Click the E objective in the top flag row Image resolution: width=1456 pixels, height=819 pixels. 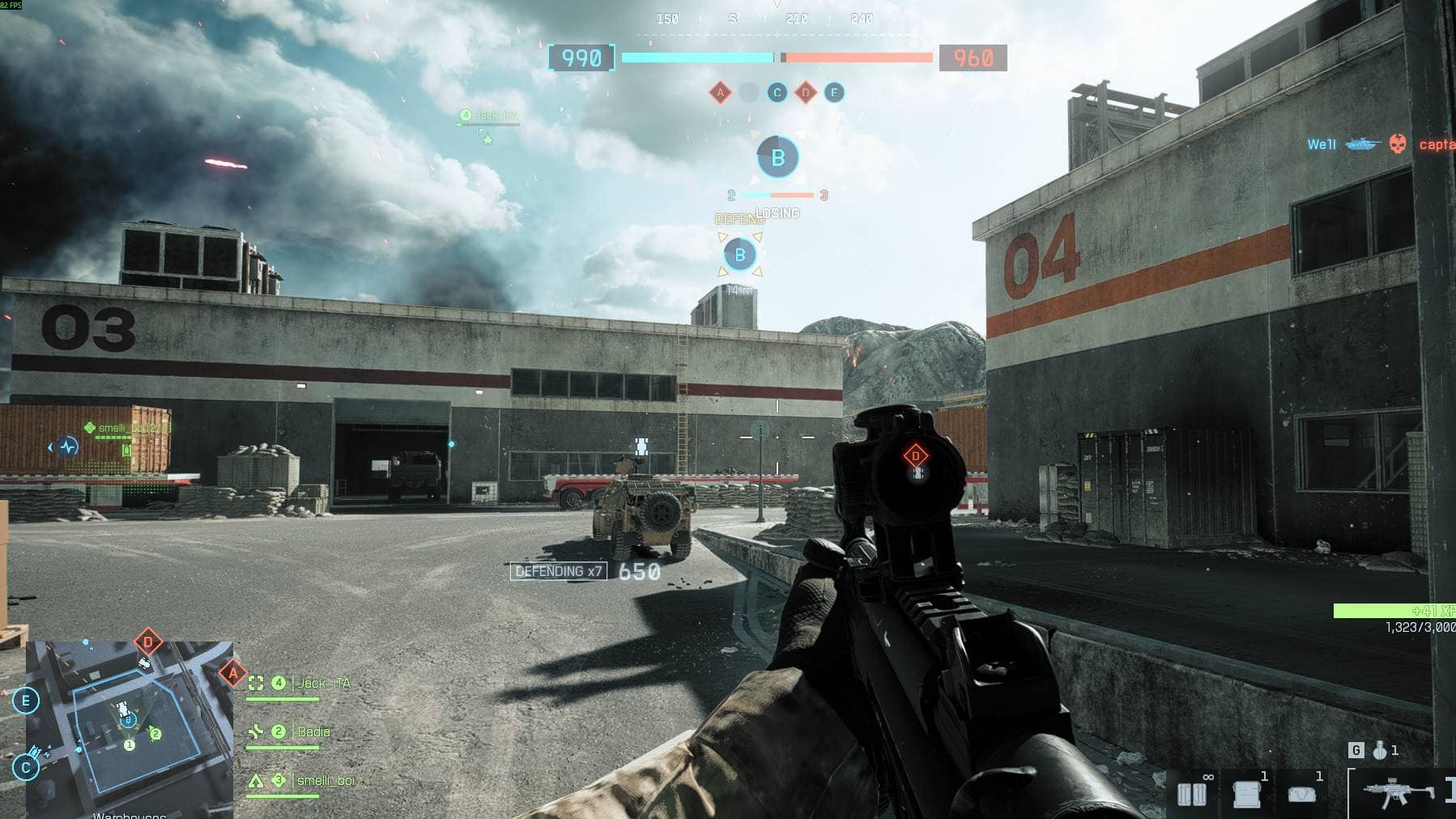(x=834, y=92)
